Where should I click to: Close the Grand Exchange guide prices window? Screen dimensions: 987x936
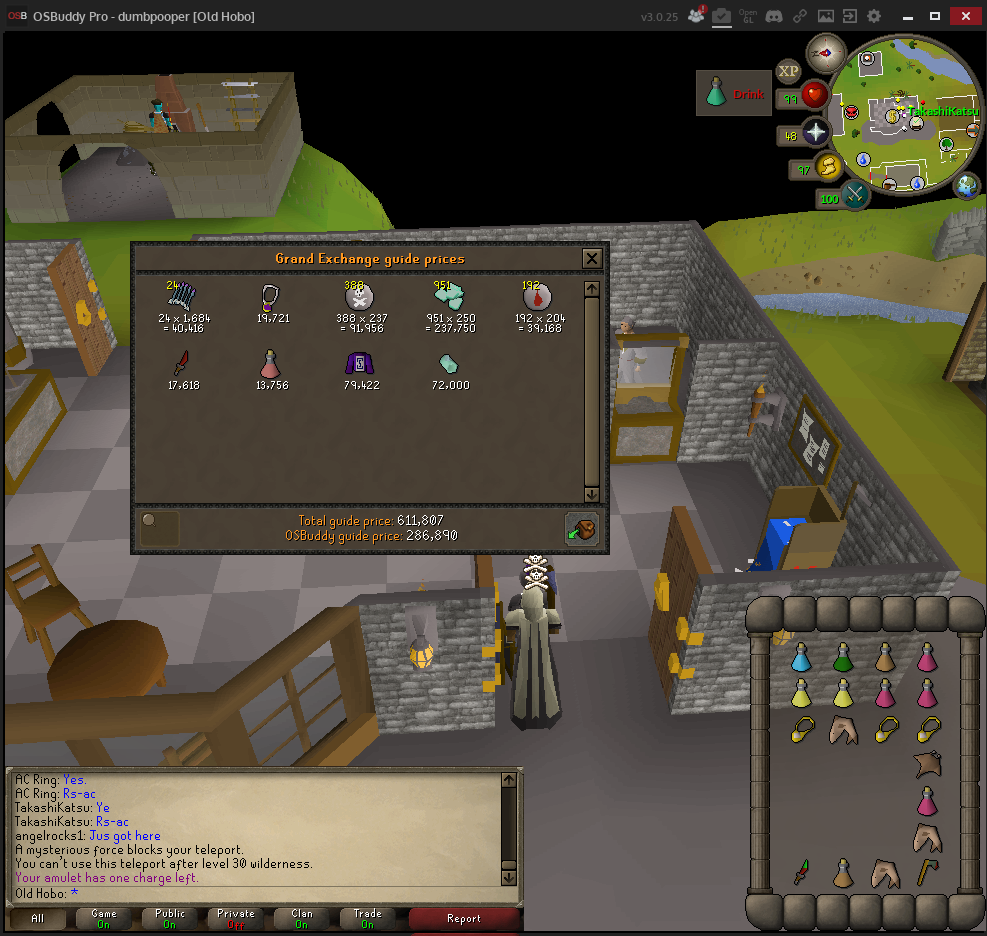click(x=592, y=259)
